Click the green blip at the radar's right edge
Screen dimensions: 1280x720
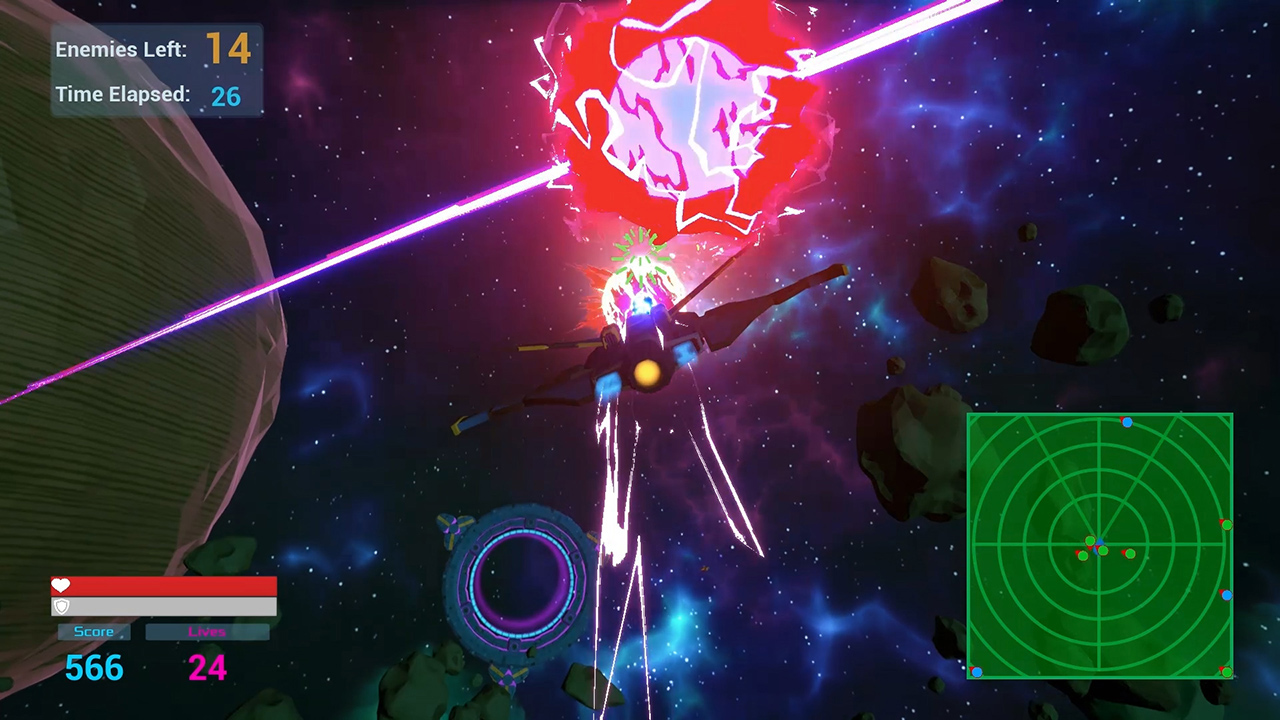coord(1228,523)
